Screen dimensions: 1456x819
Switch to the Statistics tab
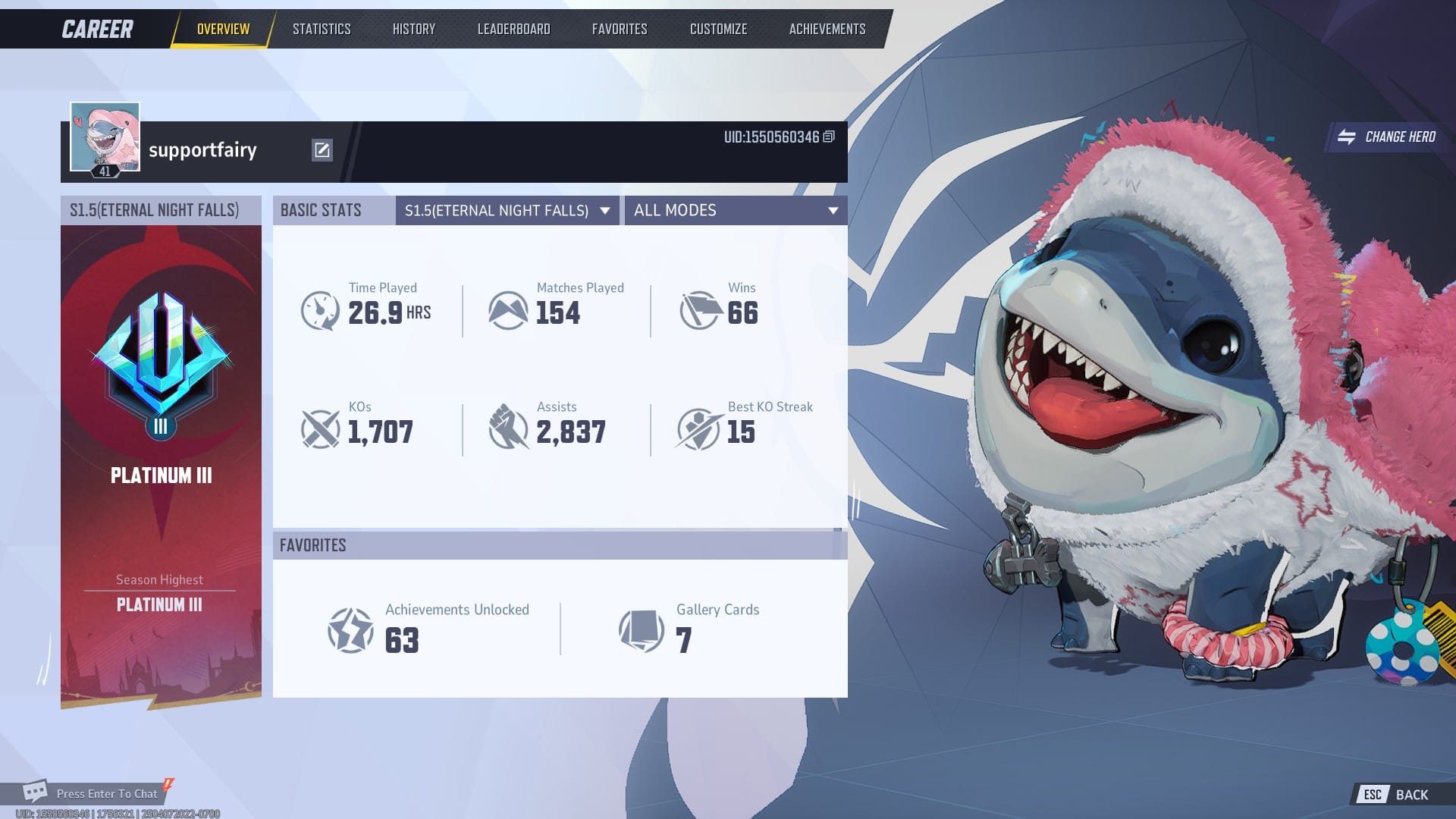pyautogui.click(x=322, y=28)
